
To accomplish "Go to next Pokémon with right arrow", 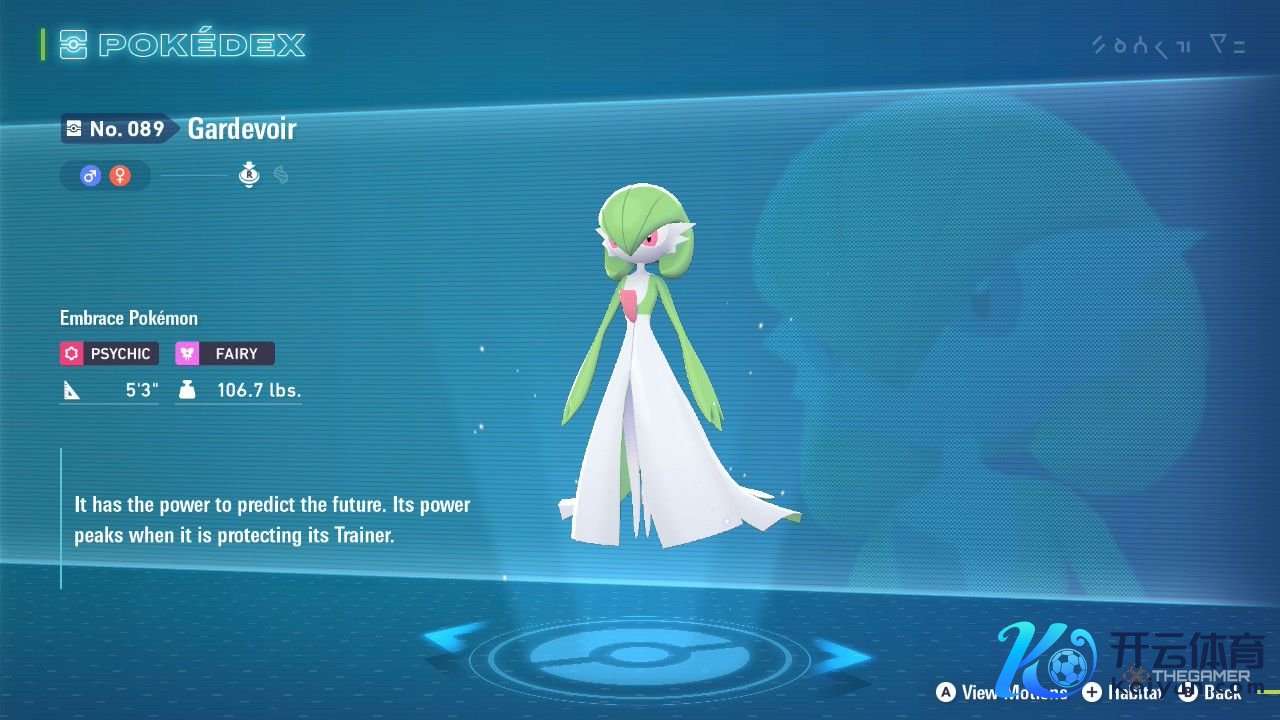I will [x=838, y=655].
